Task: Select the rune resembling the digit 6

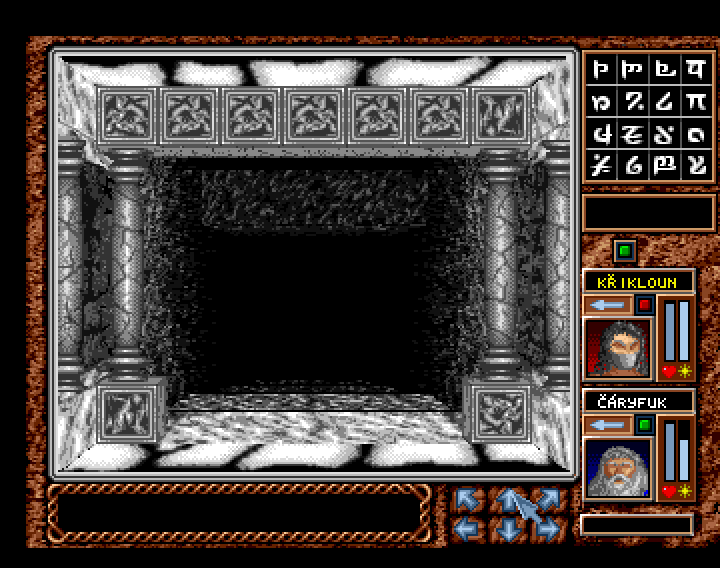Action: 632,165
